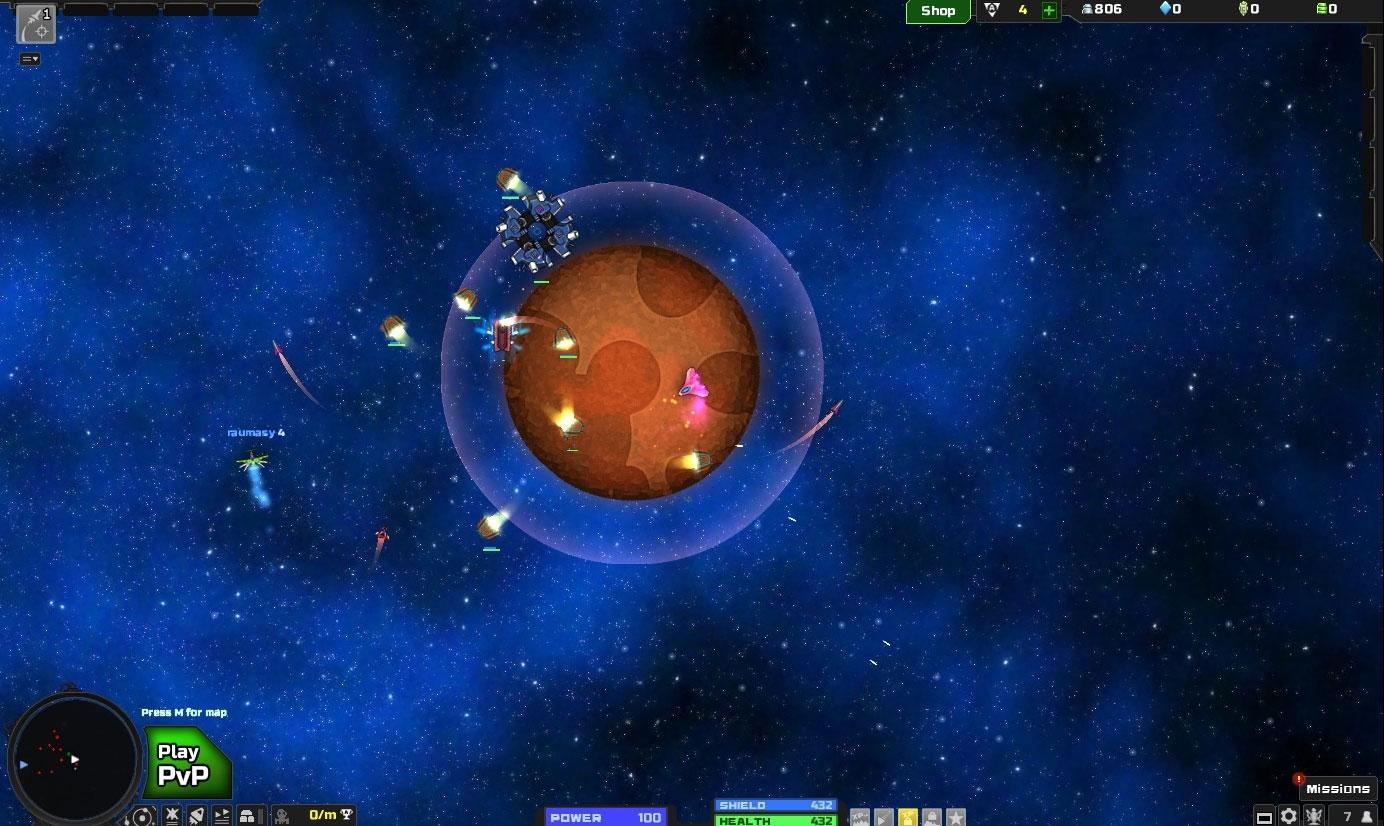Select ship slot 1 at top left
This screenshot has height=826, width=1384.
click(x=36, y=26)
